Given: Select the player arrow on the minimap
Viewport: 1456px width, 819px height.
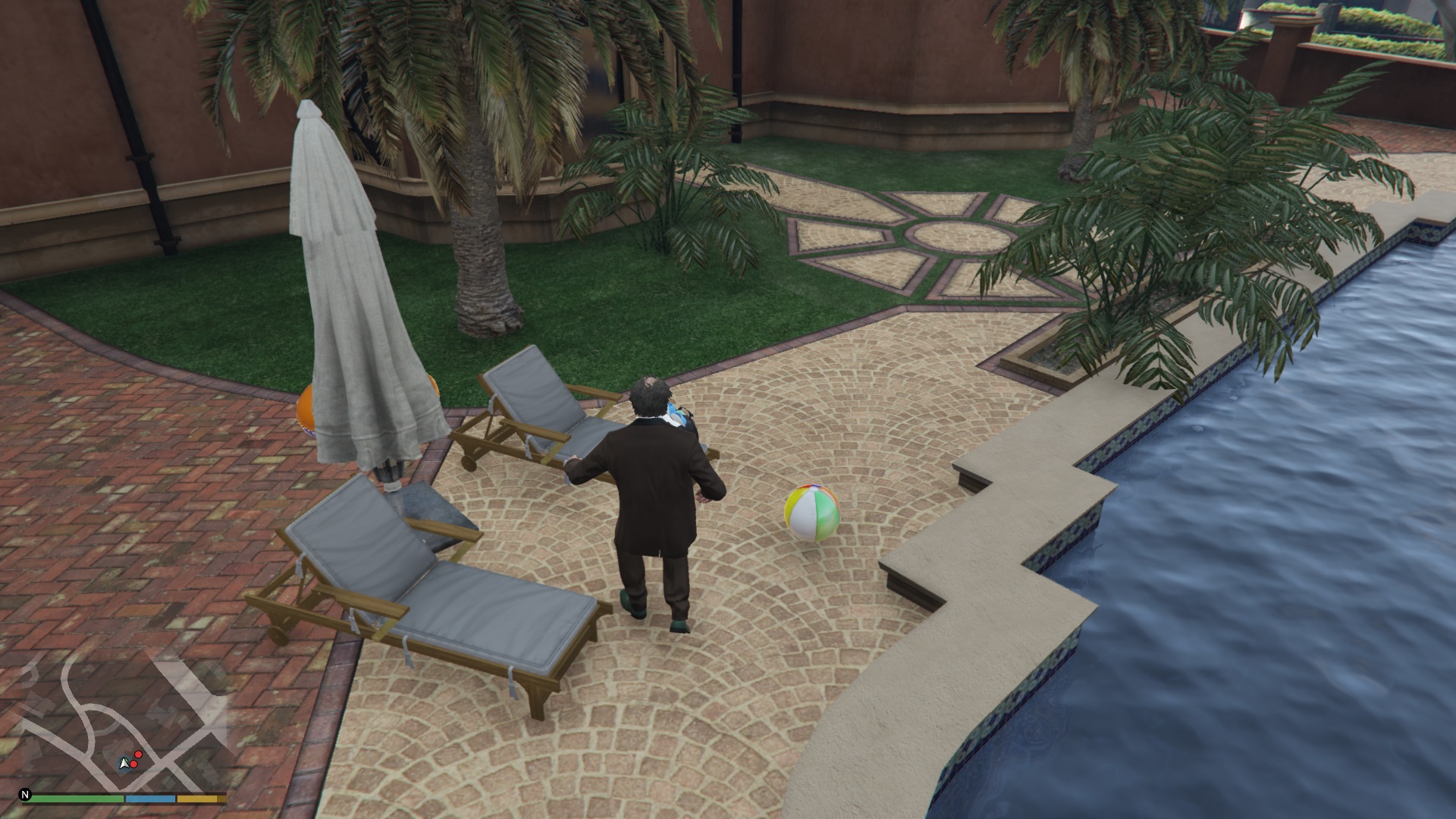Looking at the screenshot, I should (x=124, y=764).
